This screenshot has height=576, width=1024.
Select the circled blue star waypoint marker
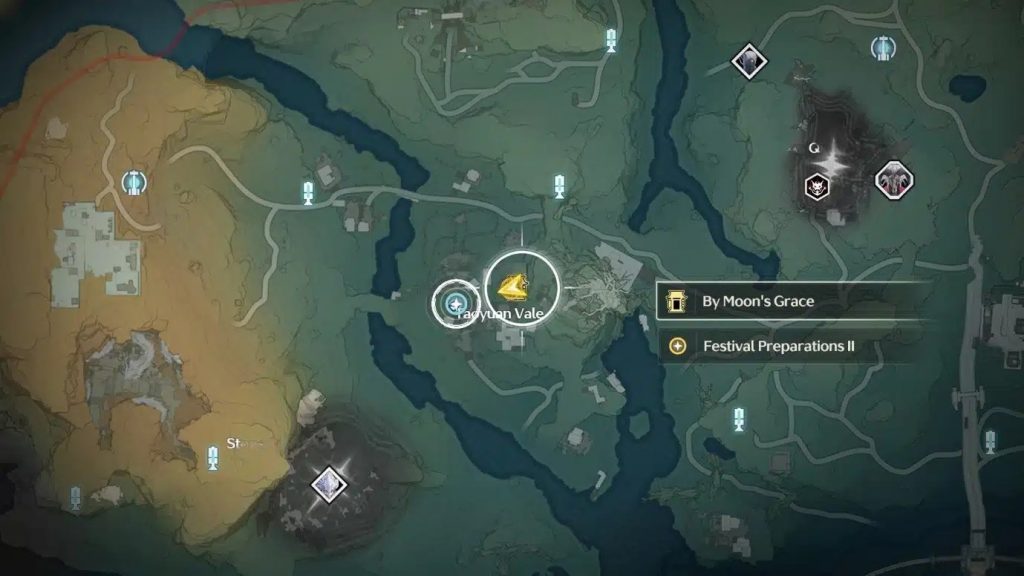(x=456, y=301)
